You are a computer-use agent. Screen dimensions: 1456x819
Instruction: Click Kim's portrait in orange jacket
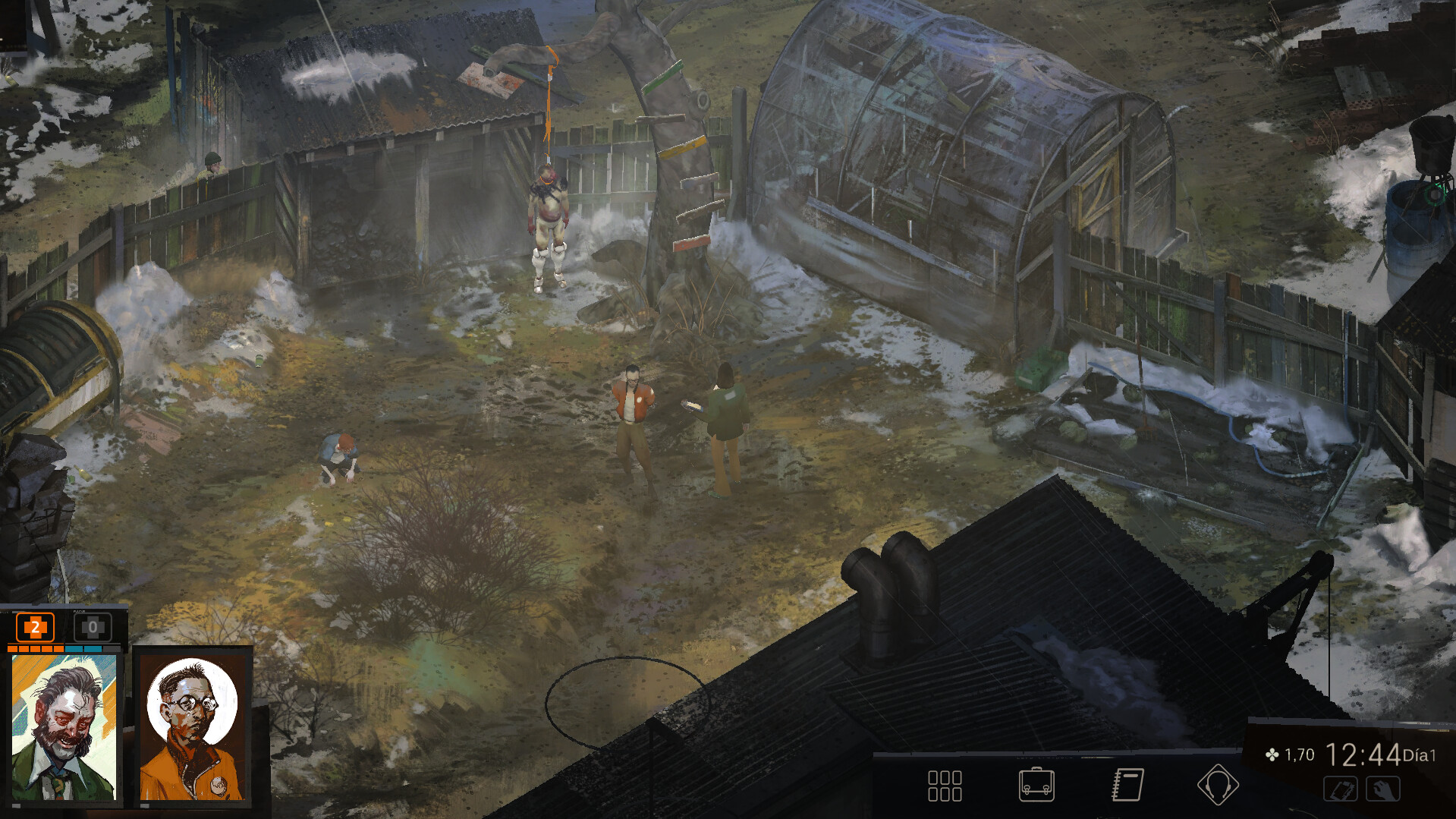pos(193,727)
